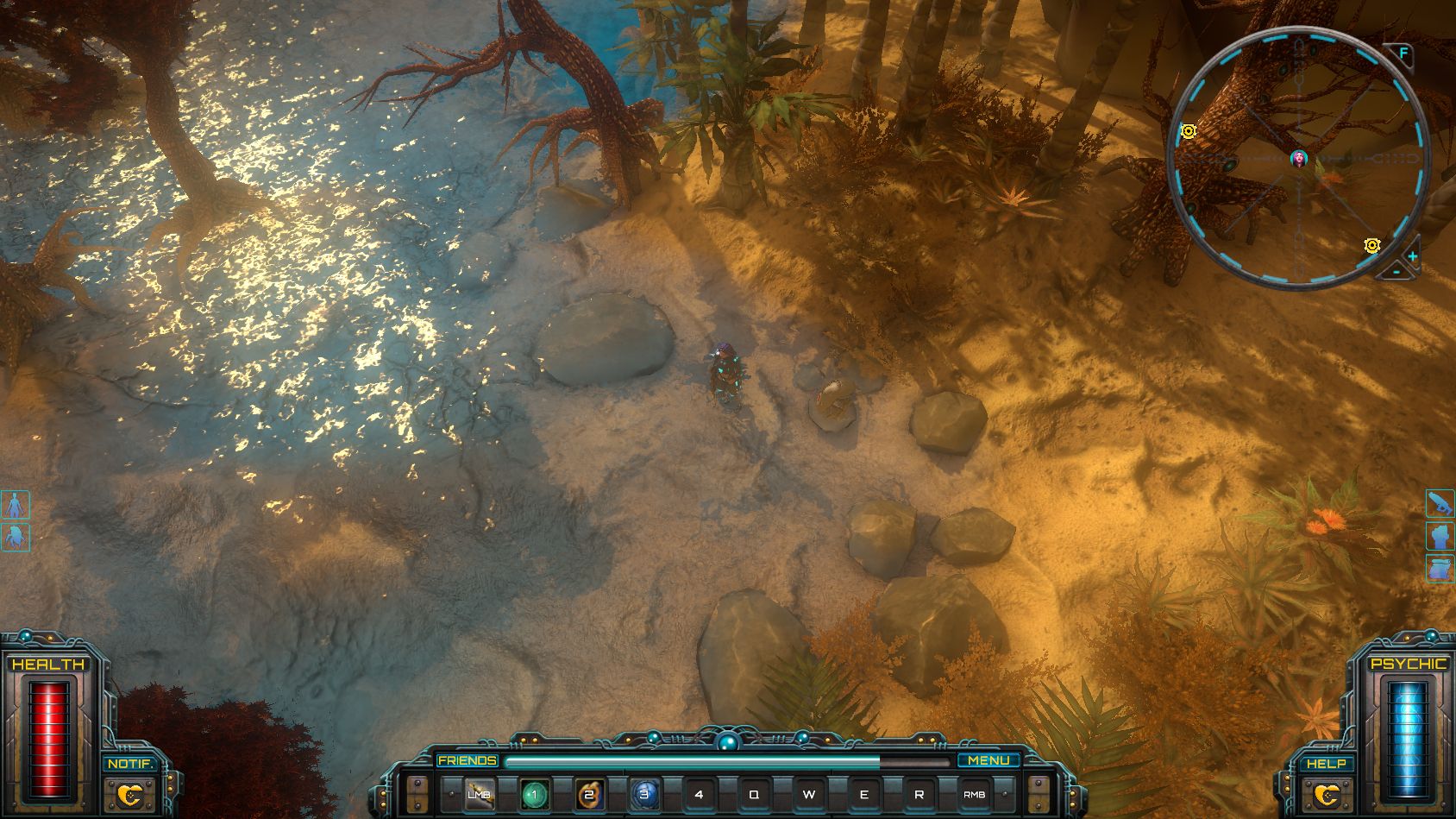Screen dimensions: 1456x819
Task: Open the Friends list
Action: coord(468,760)
